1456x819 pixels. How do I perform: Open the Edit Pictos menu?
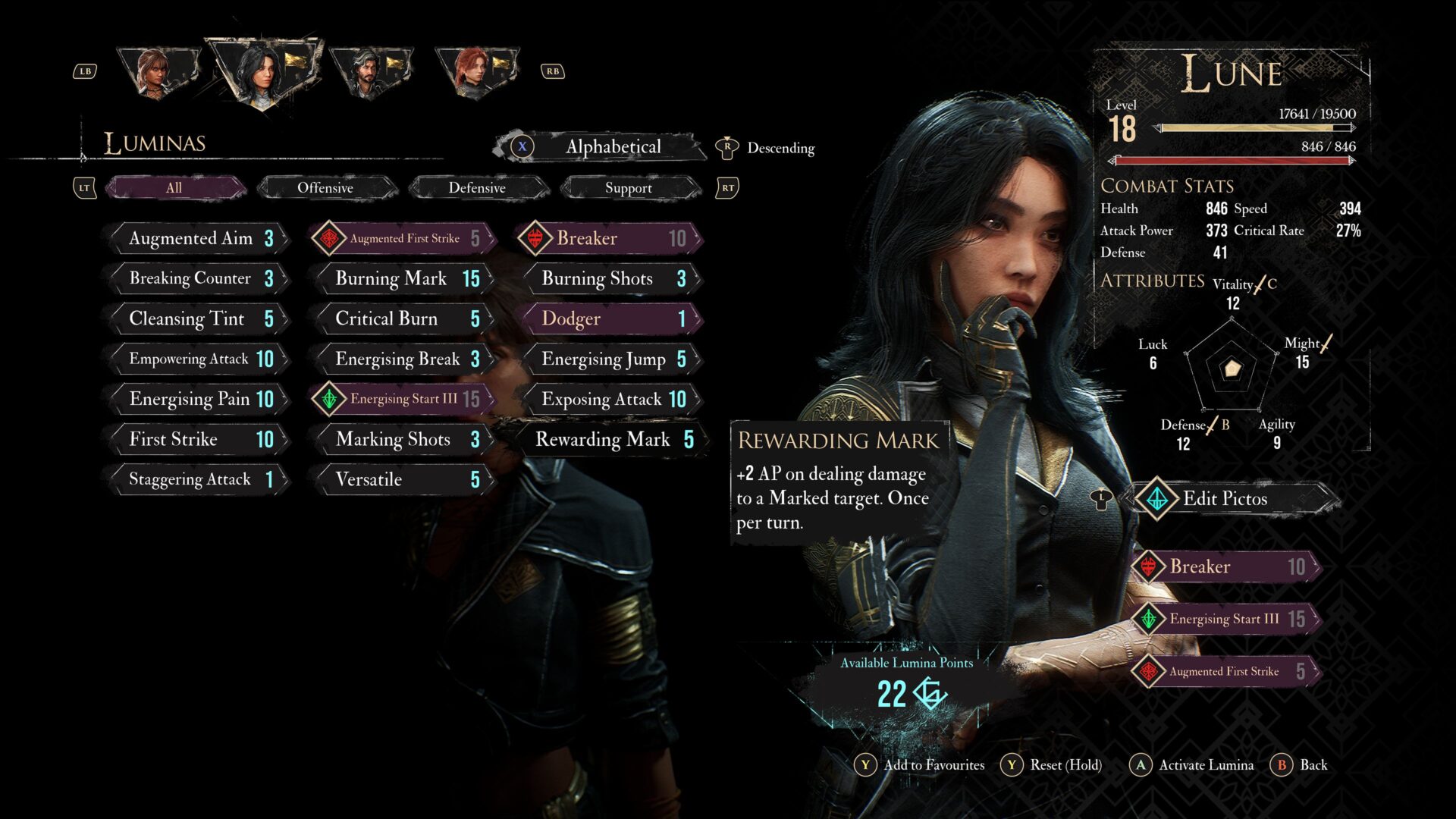[1224, 498]
